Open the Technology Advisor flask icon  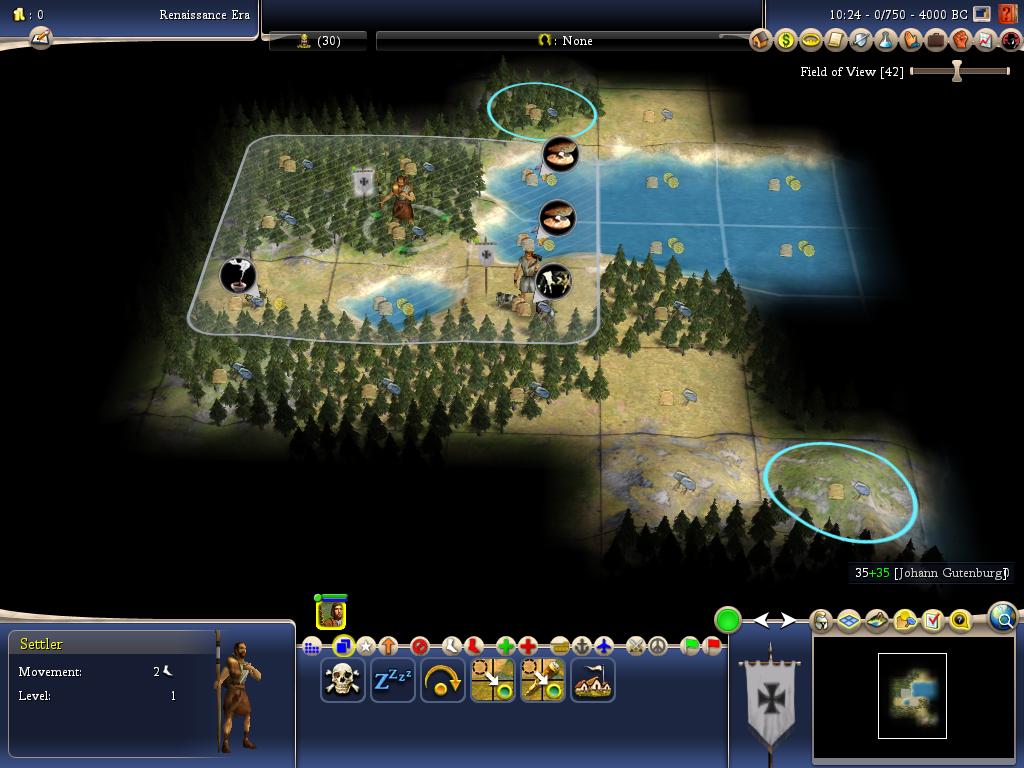click(x=886, y=41)
